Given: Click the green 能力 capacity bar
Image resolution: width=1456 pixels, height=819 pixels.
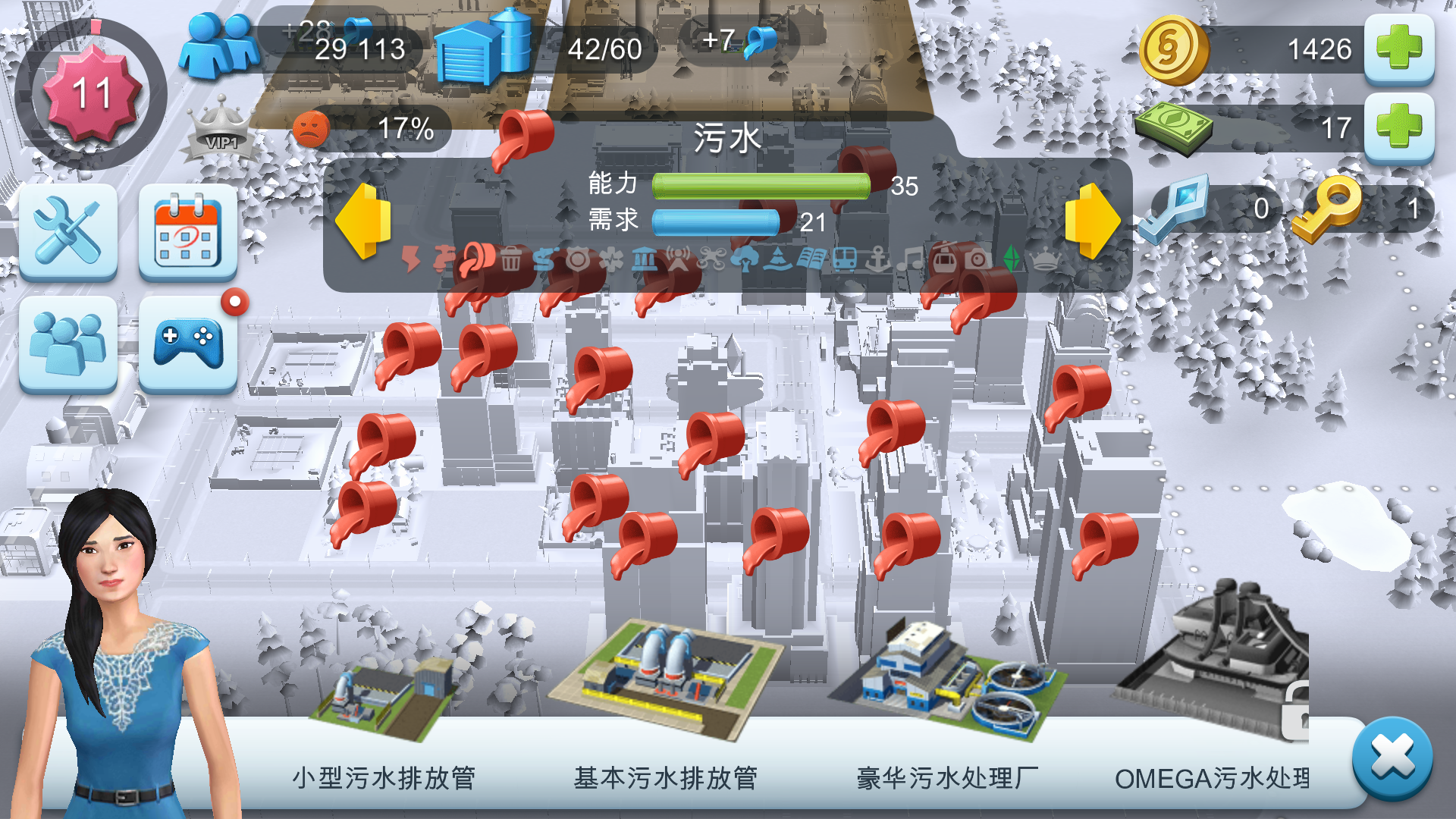Looking at the screenshot, I should click(762, 184).
